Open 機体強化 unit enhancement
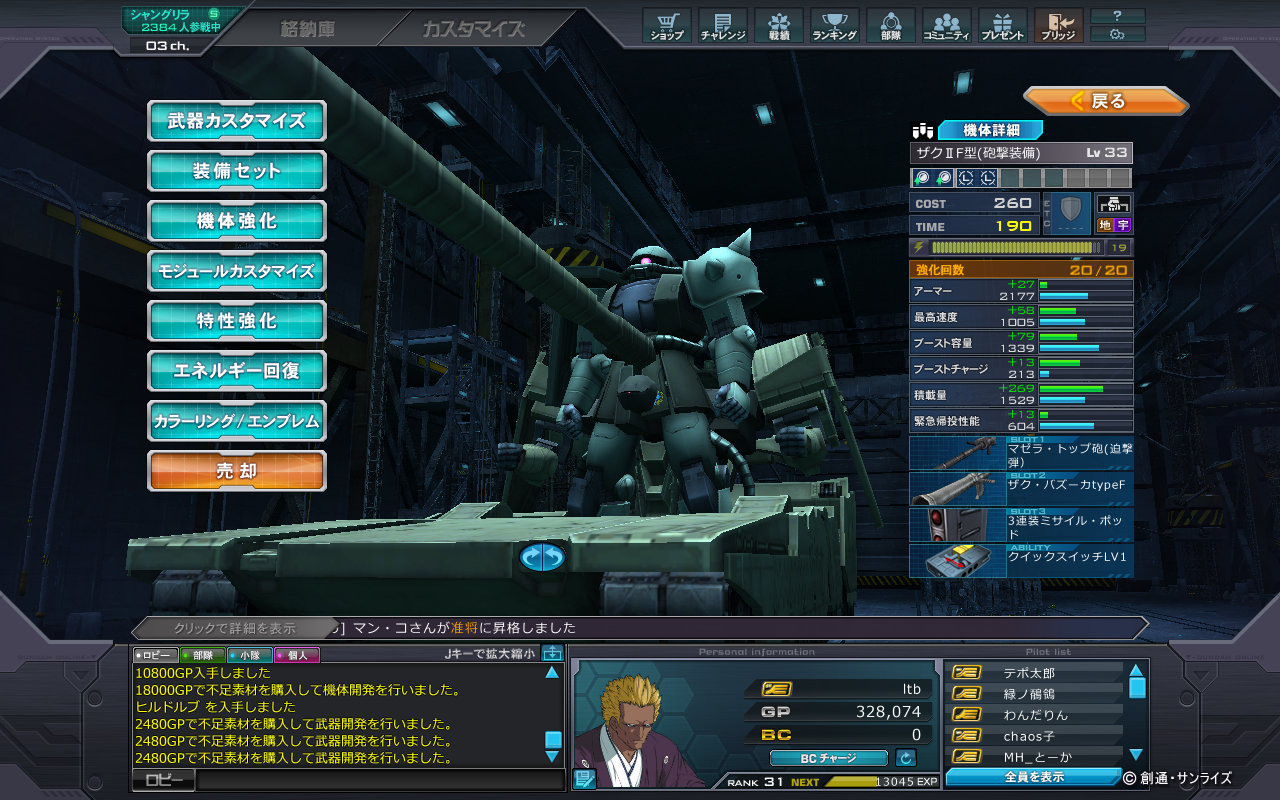1280x800 pixels. point(237,221)
